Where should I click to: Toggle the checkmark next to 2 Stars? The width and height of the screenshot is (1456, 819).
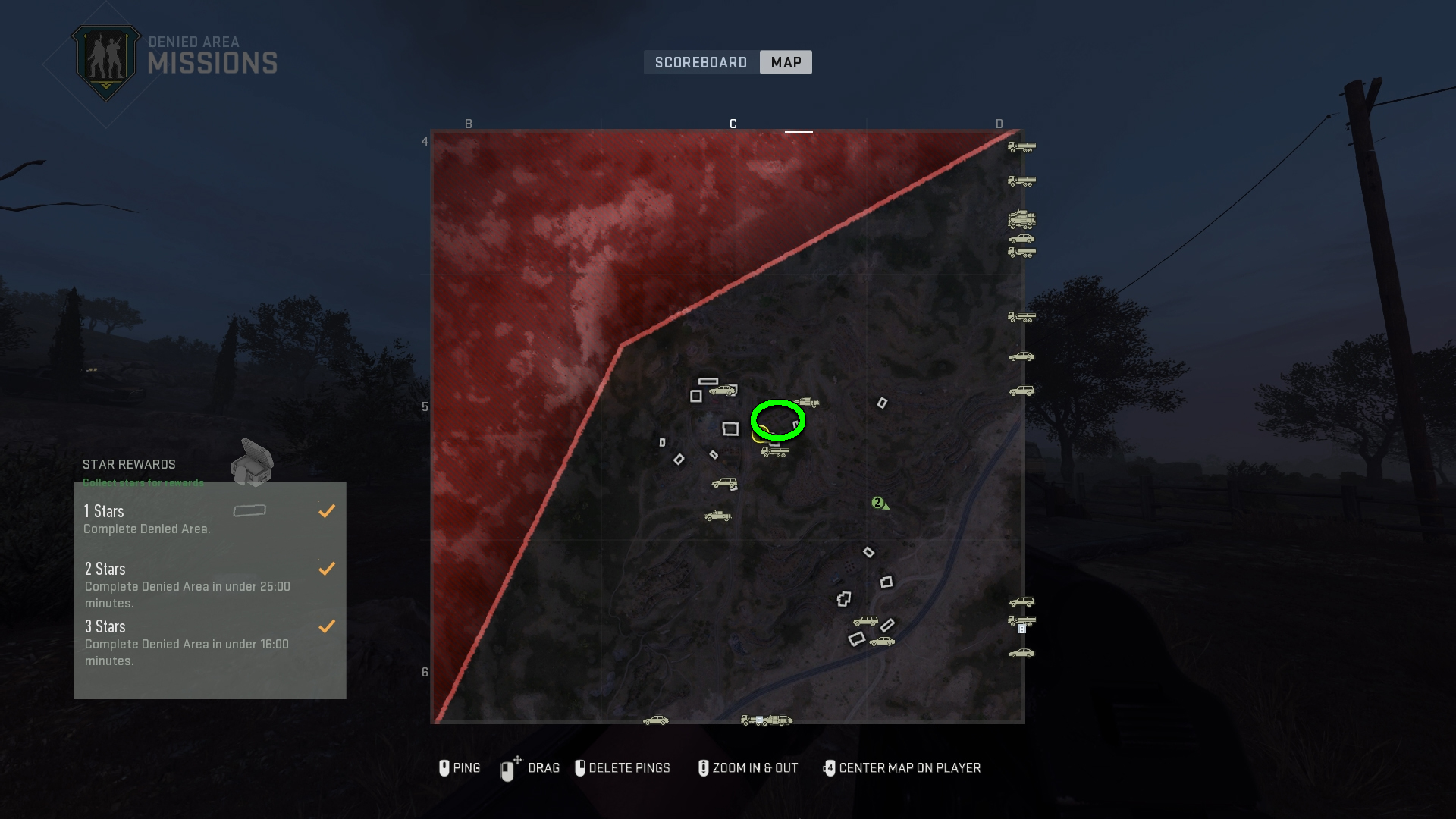tap(327, 568)
